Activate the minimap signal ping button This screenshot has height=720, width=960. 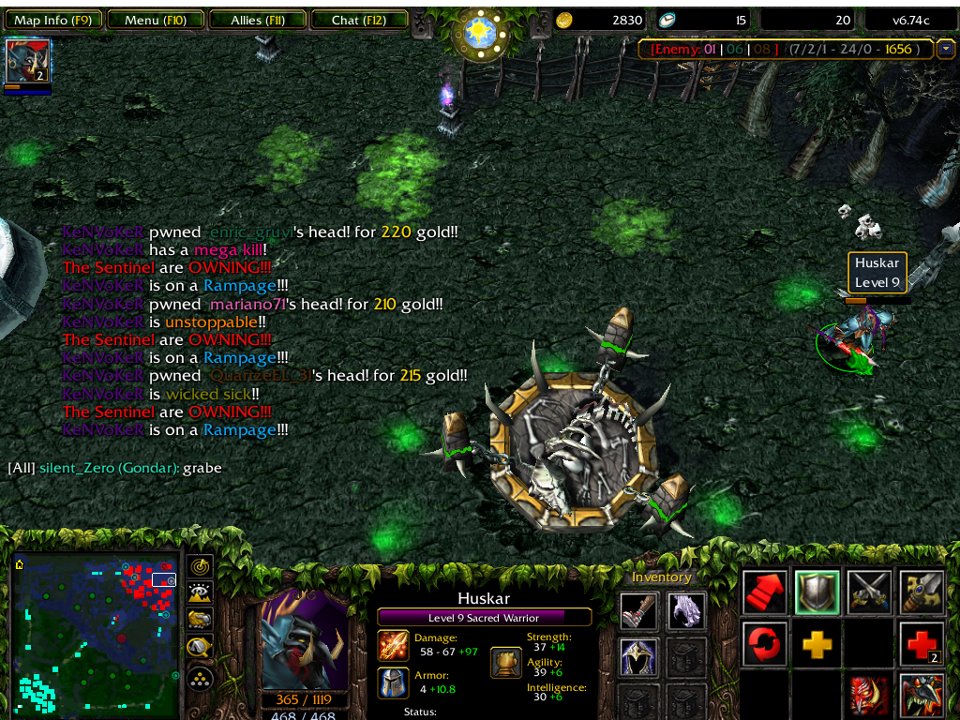pos(200,567)
